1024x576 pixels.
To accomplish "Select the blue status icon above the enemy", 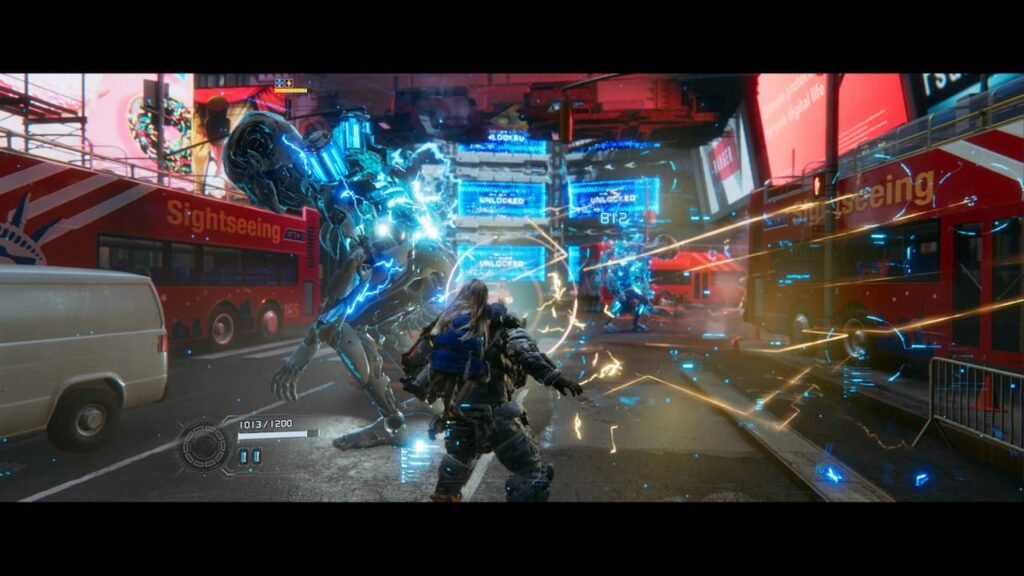I will (x=280, y=83).
